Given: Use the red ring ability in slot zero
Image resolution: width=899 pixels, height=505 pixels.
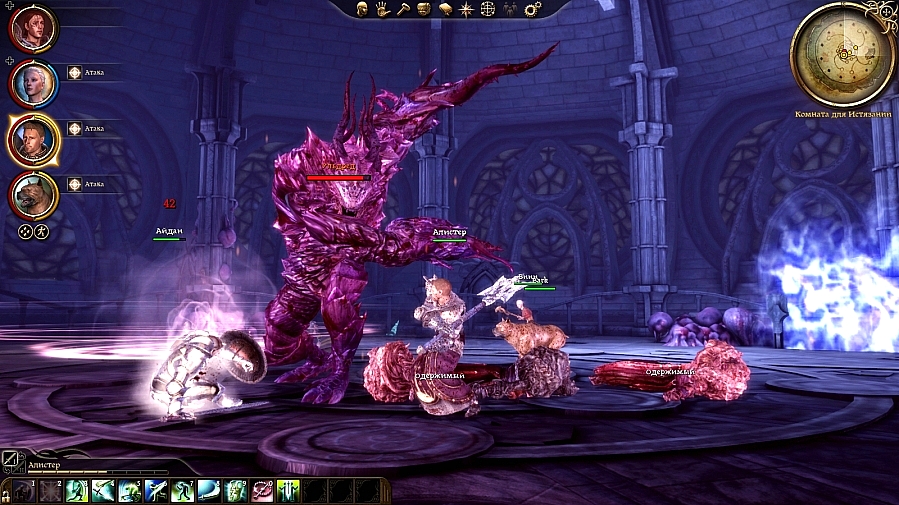Looking at the screenshot, I should click(x=262, y=491).
